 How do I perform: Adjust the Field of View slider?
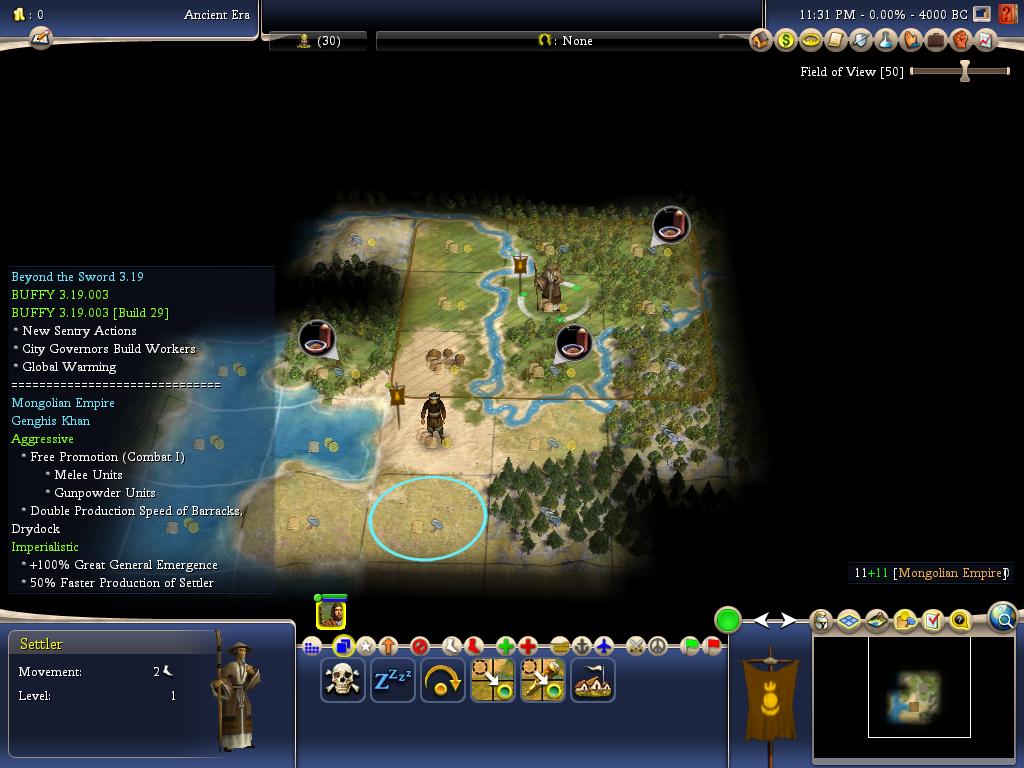964,71
